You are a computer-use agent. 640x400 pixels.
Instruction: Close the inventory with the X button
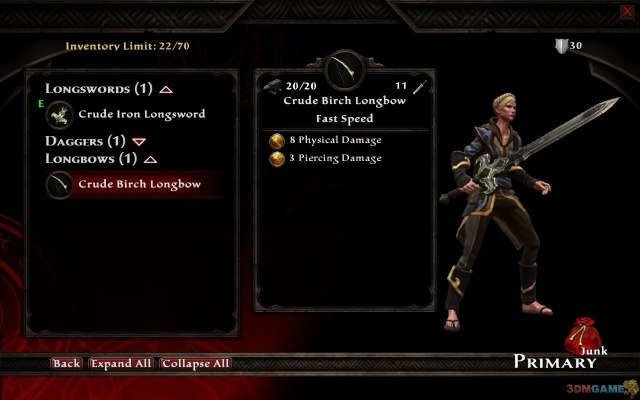tap(627, 11)
